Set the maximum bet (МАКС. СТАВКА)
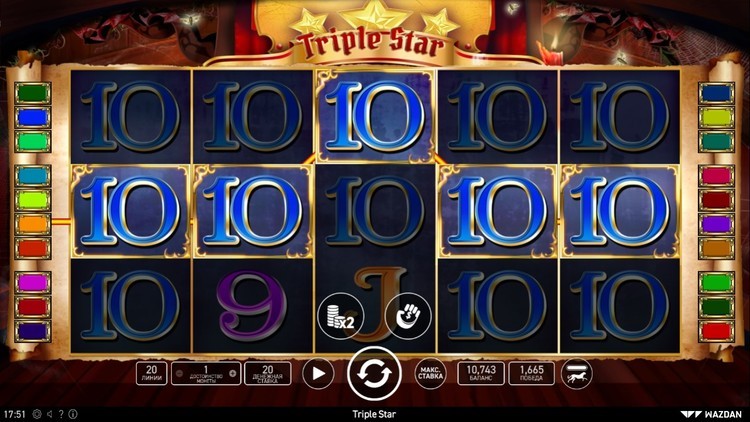 [x=430, y=374]
